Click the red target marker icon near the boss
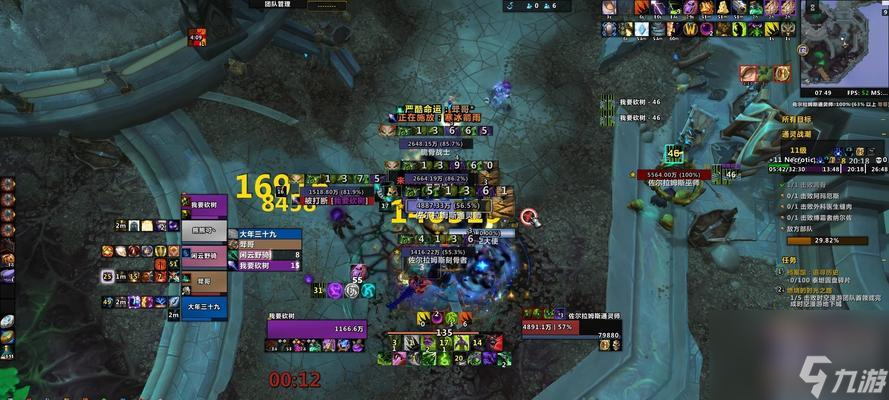Screen dimensions: 889x400 click(x=528, y=215)
